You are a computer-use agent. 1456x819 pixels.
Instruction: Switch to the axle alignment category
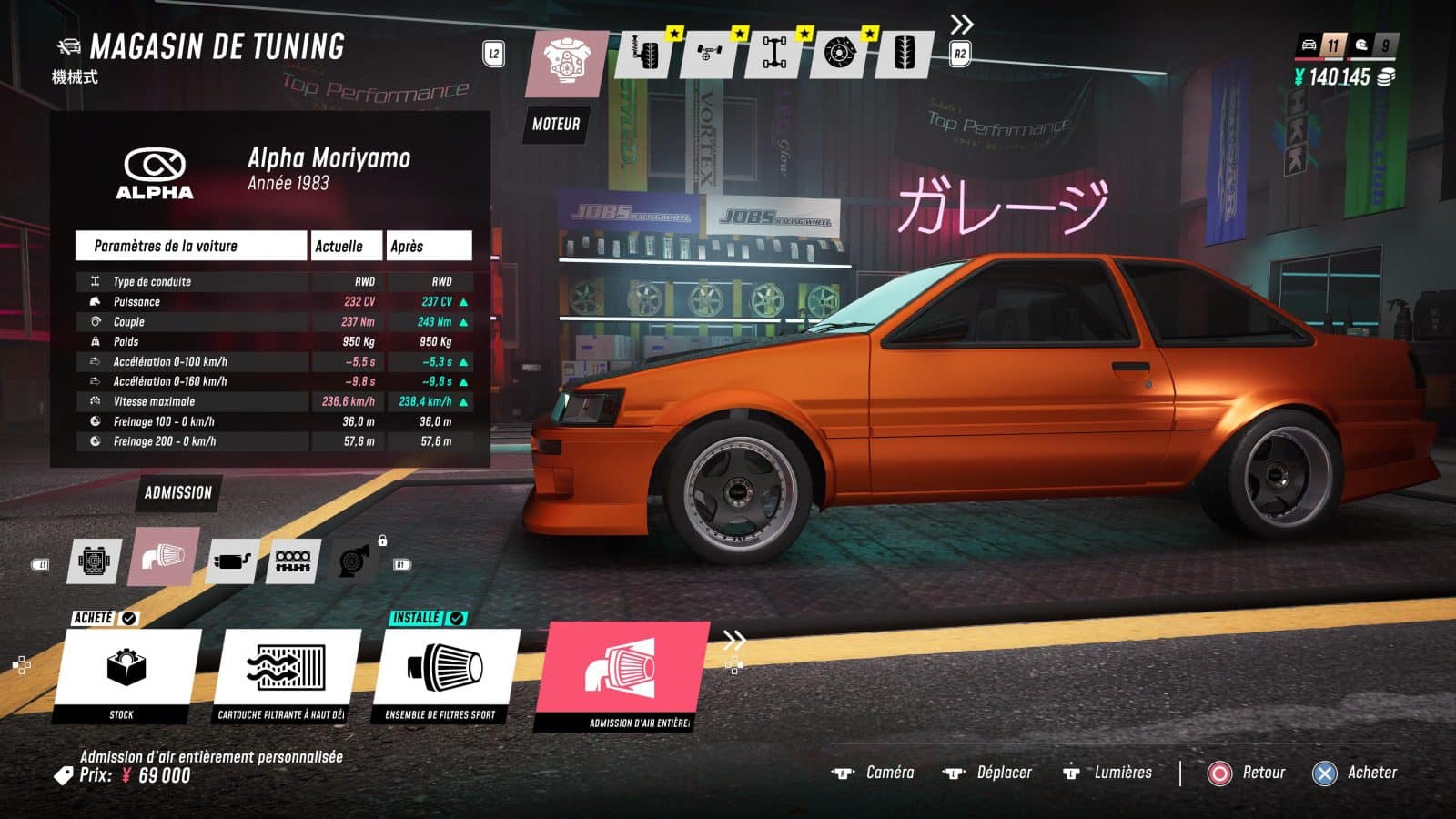click(711, 54)
